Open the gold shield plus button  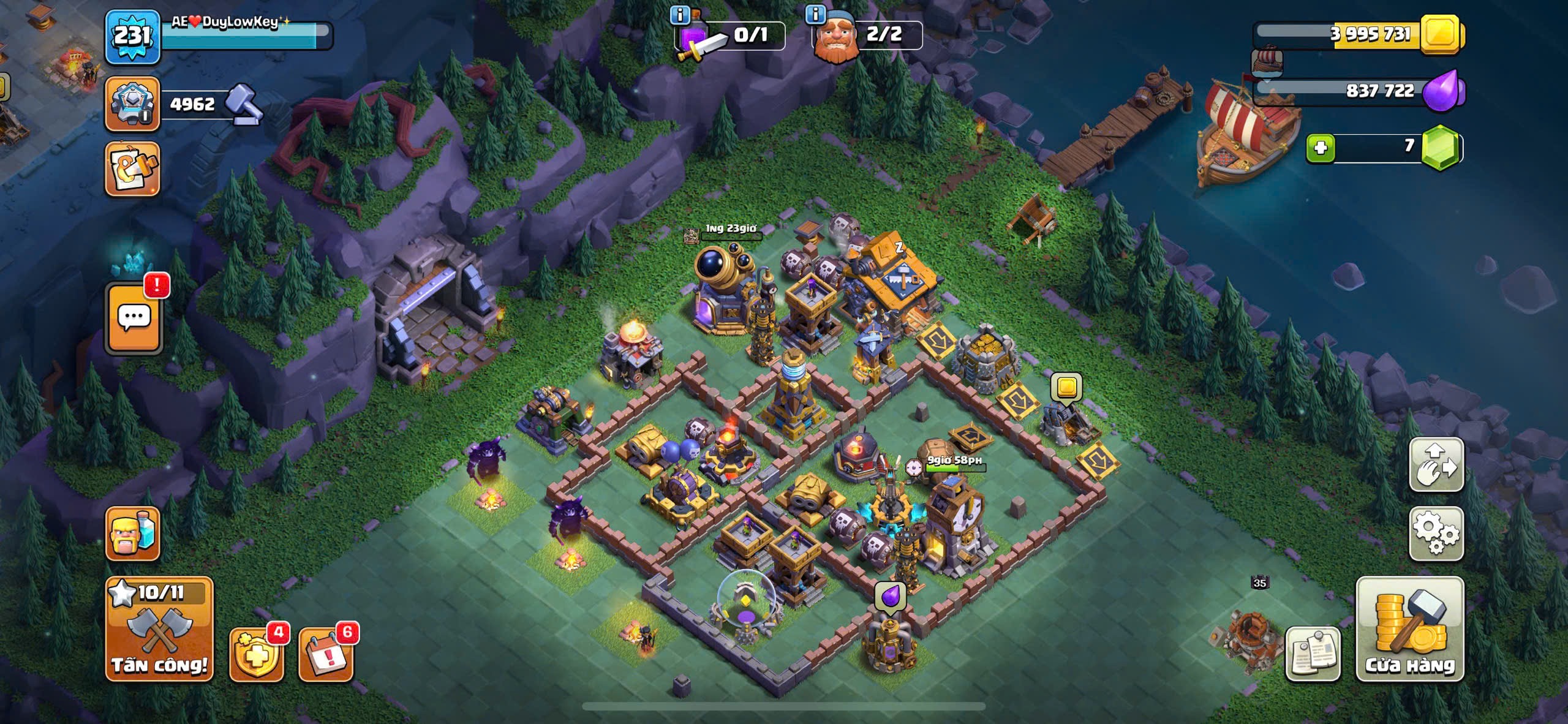(256, 654)
